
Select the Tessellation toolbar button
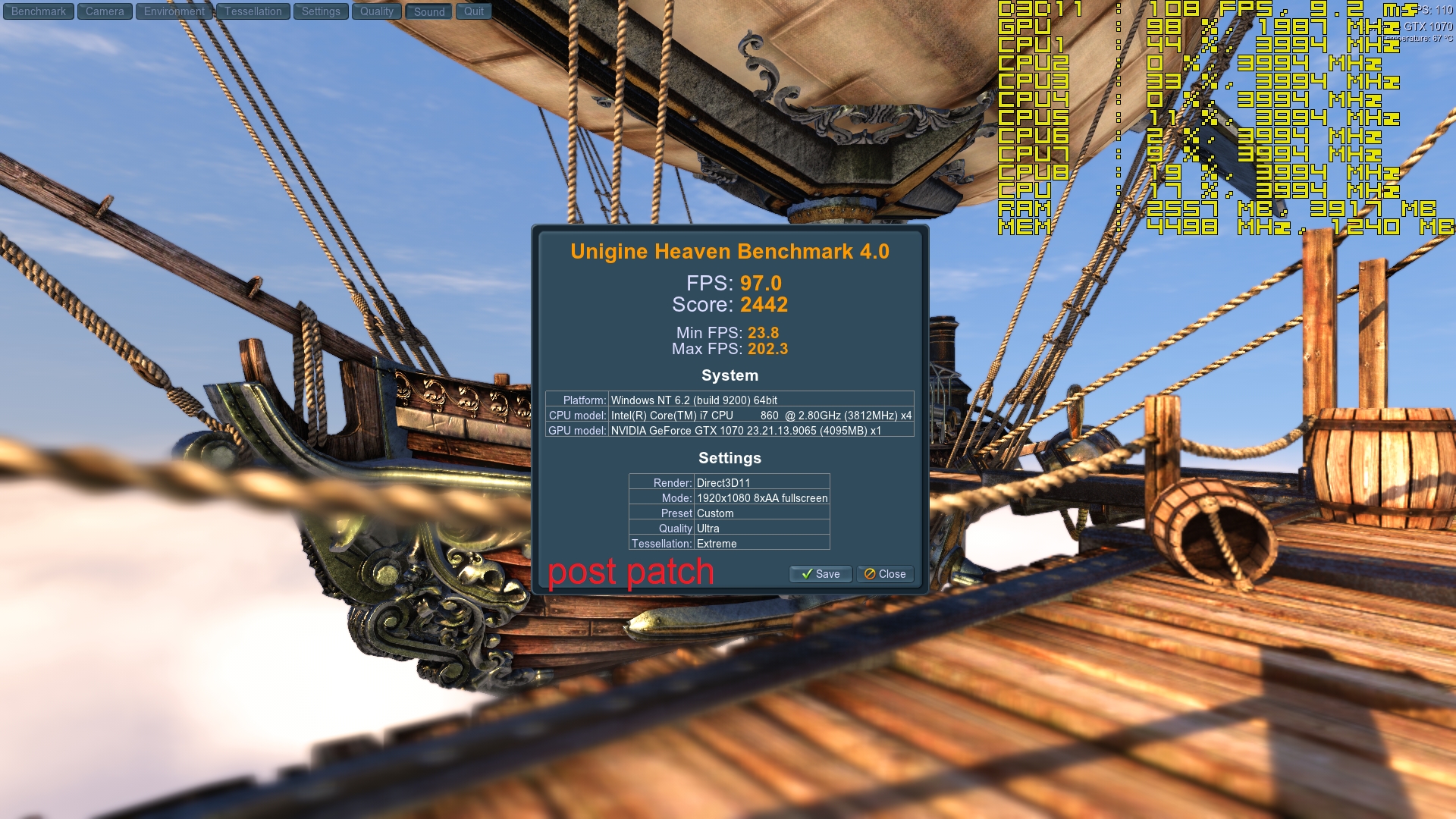point(253,11)
